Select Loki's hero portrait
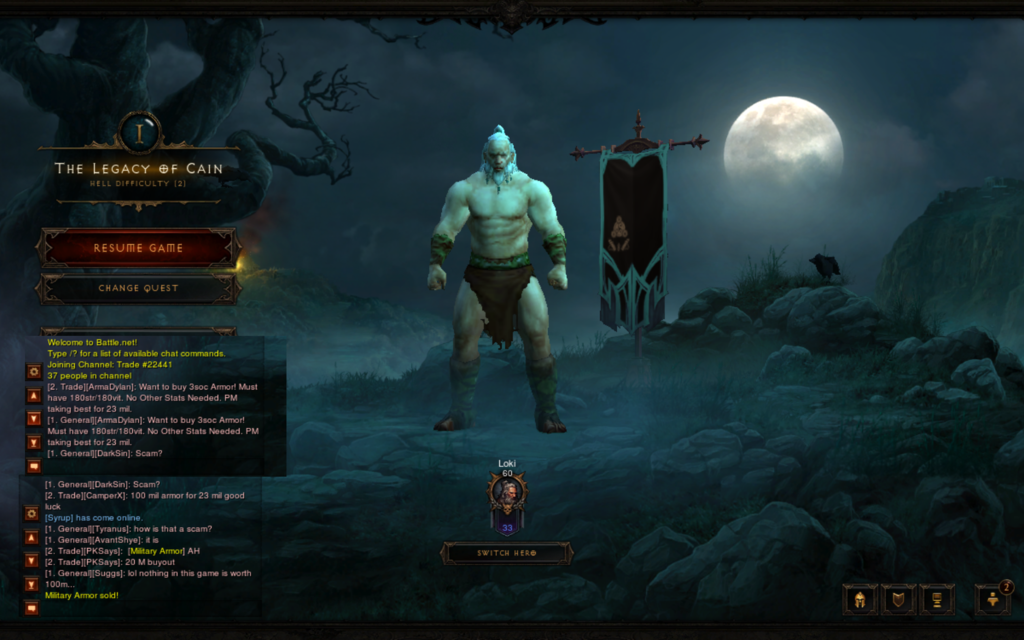 point(508,493)
